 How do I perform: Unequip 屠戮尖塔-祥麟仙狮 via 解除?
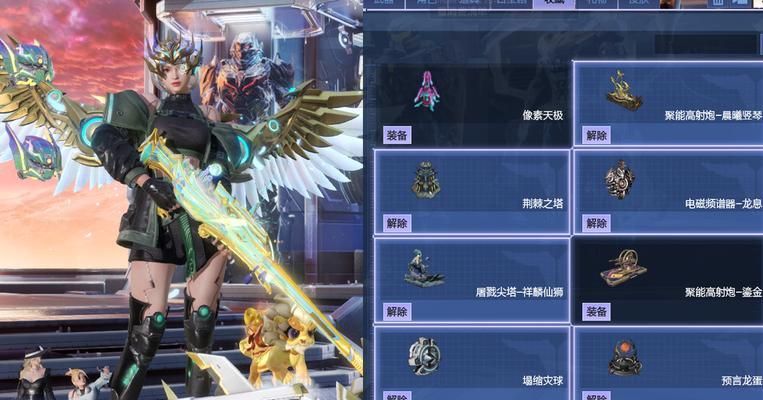396,312
